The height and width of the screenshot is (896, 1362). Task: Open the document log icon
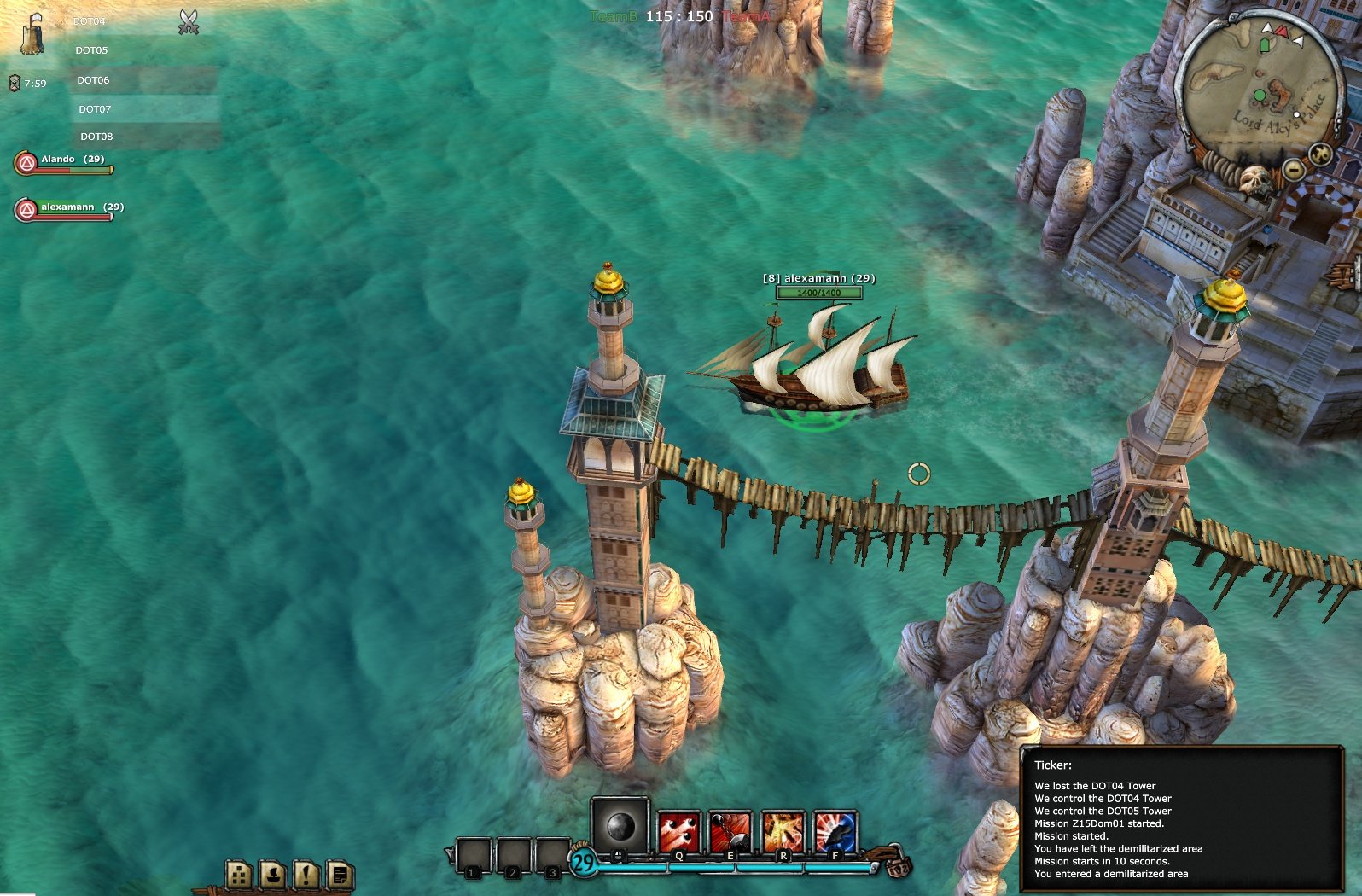pyautogui.click(x=339, y=874)
